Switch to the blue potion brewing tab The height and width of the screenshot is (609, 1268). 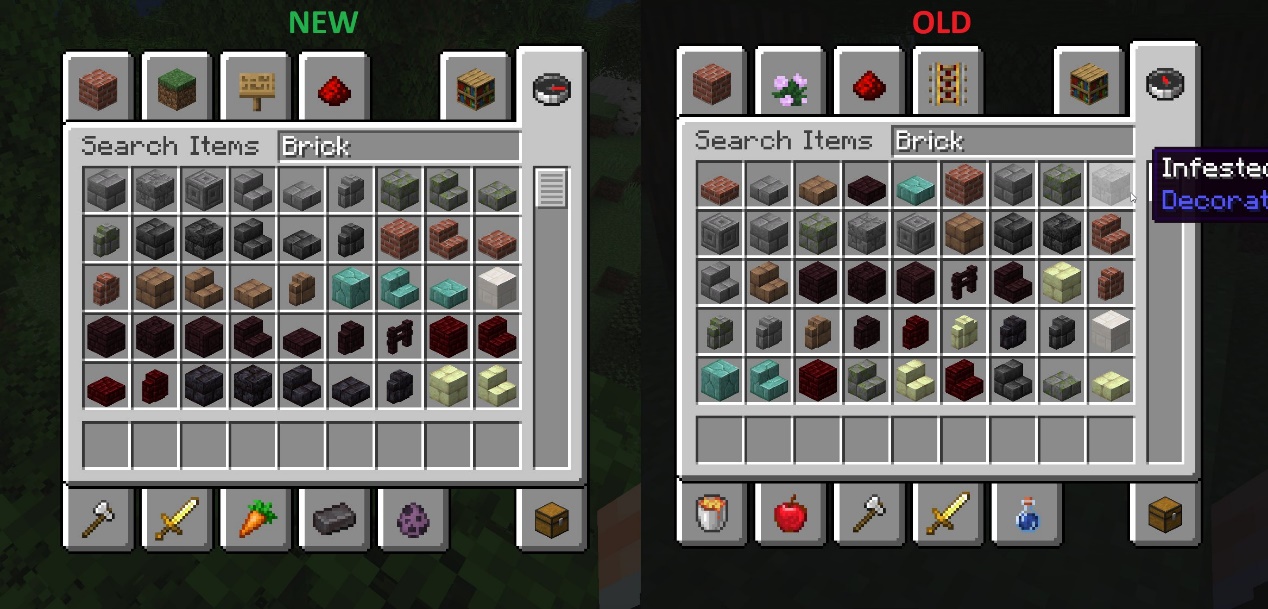click(x=1027, y=516)
